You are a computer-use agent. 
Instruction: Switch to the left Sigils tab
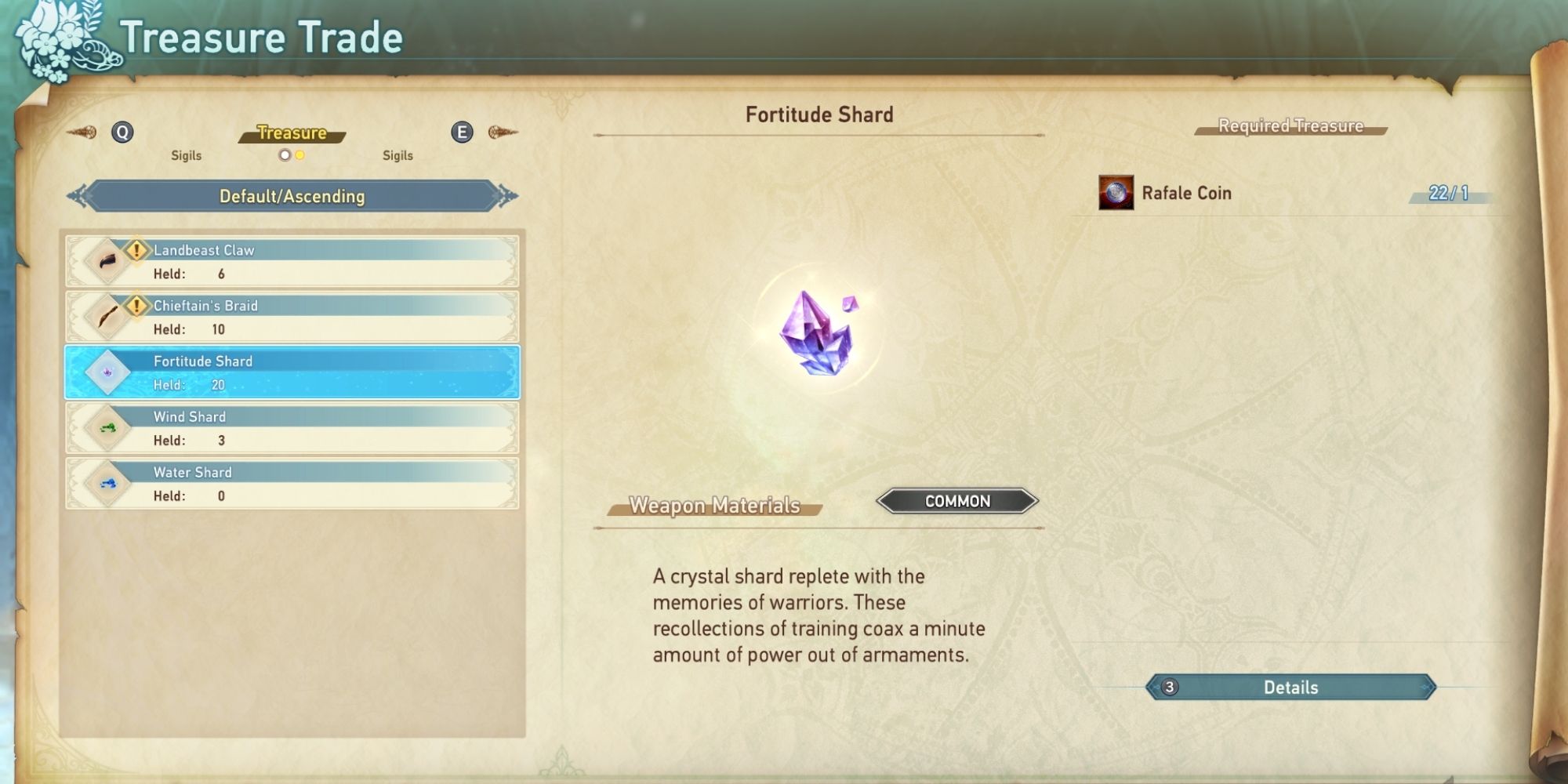(186, 155)
